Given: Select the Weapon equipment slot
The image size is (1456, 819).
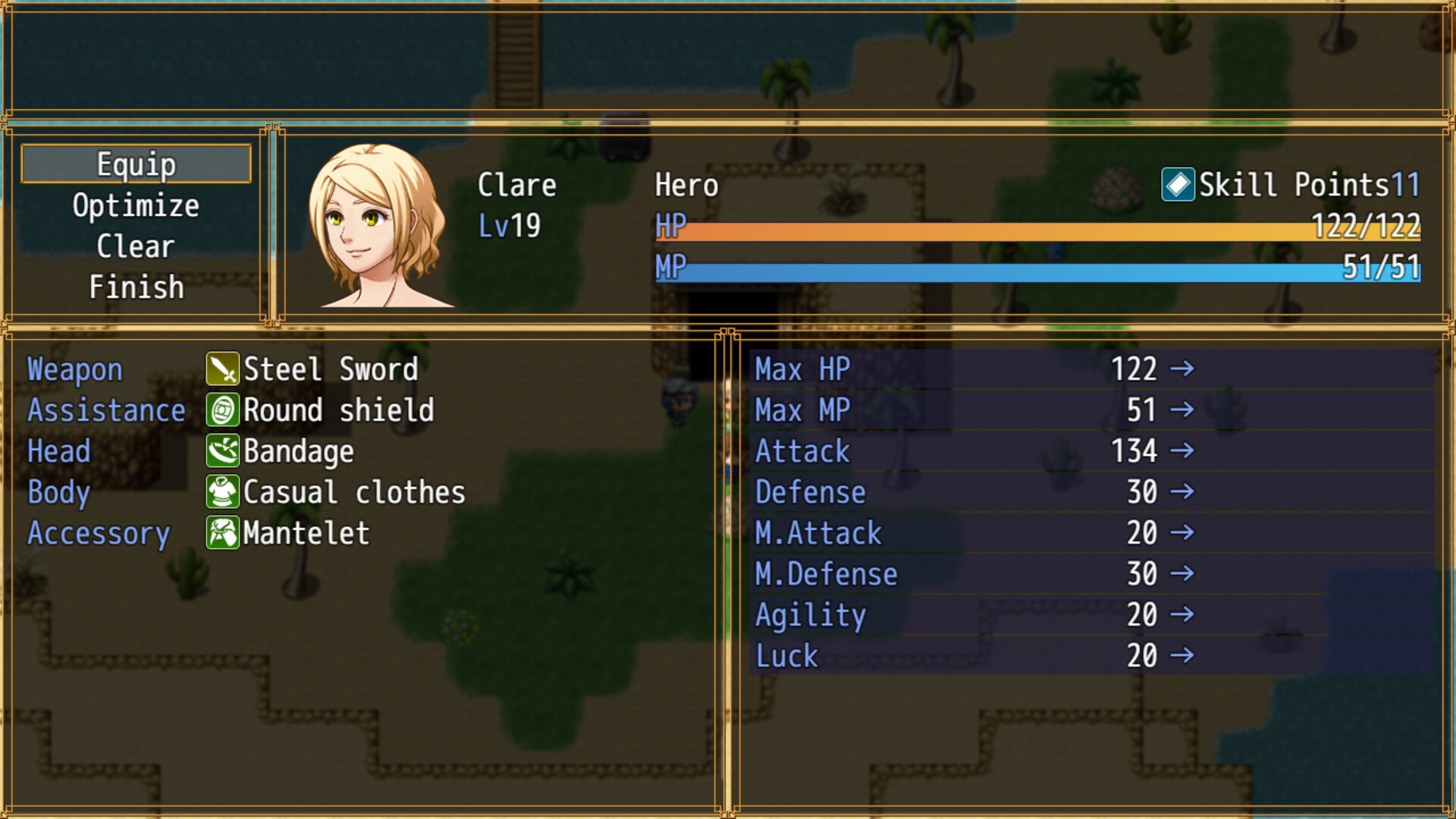Looking at the screenshot, I should pos(74,369).
